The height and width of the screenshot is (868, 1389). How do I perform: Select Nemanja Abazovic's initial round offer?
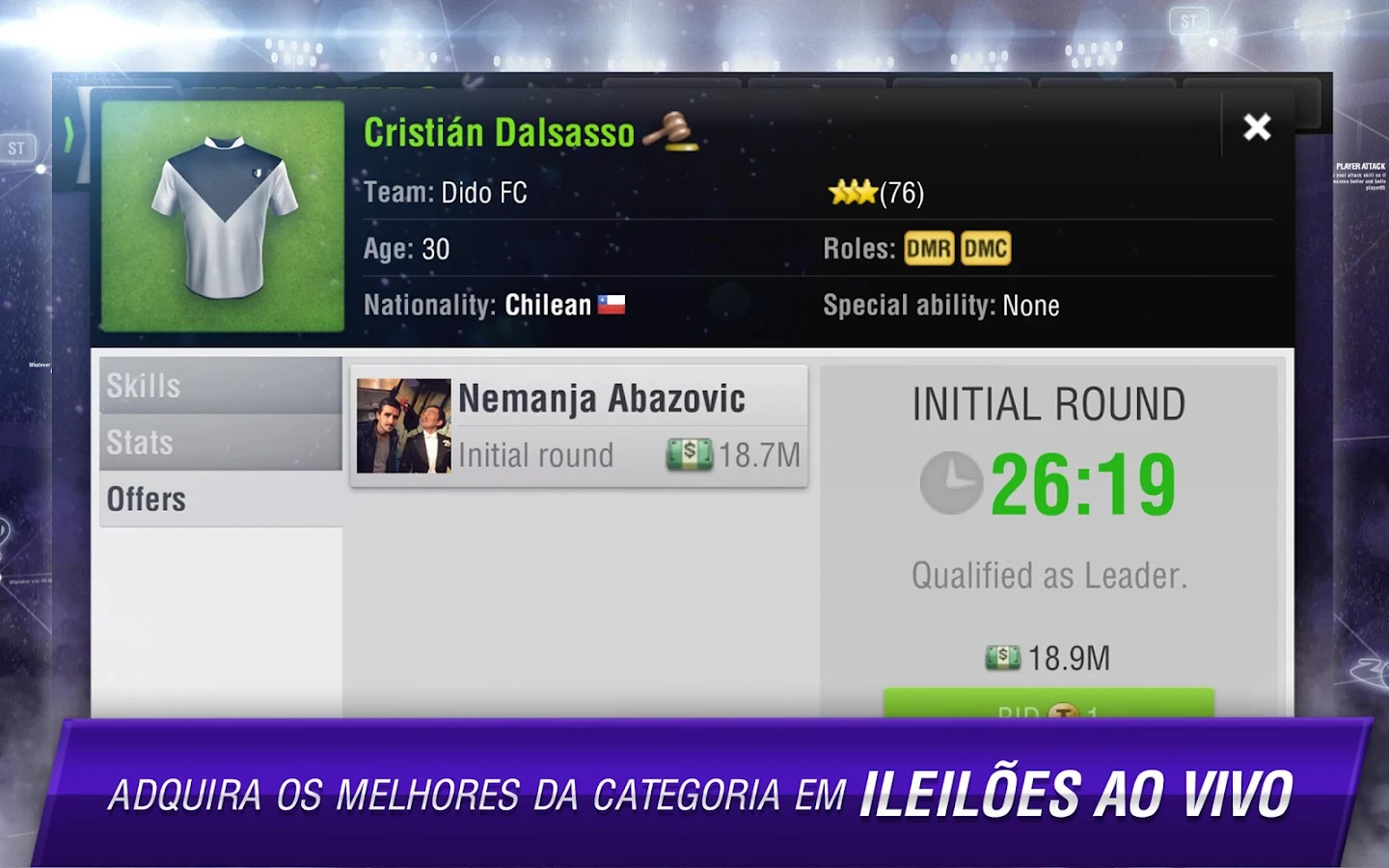click(x=579, y=425)
